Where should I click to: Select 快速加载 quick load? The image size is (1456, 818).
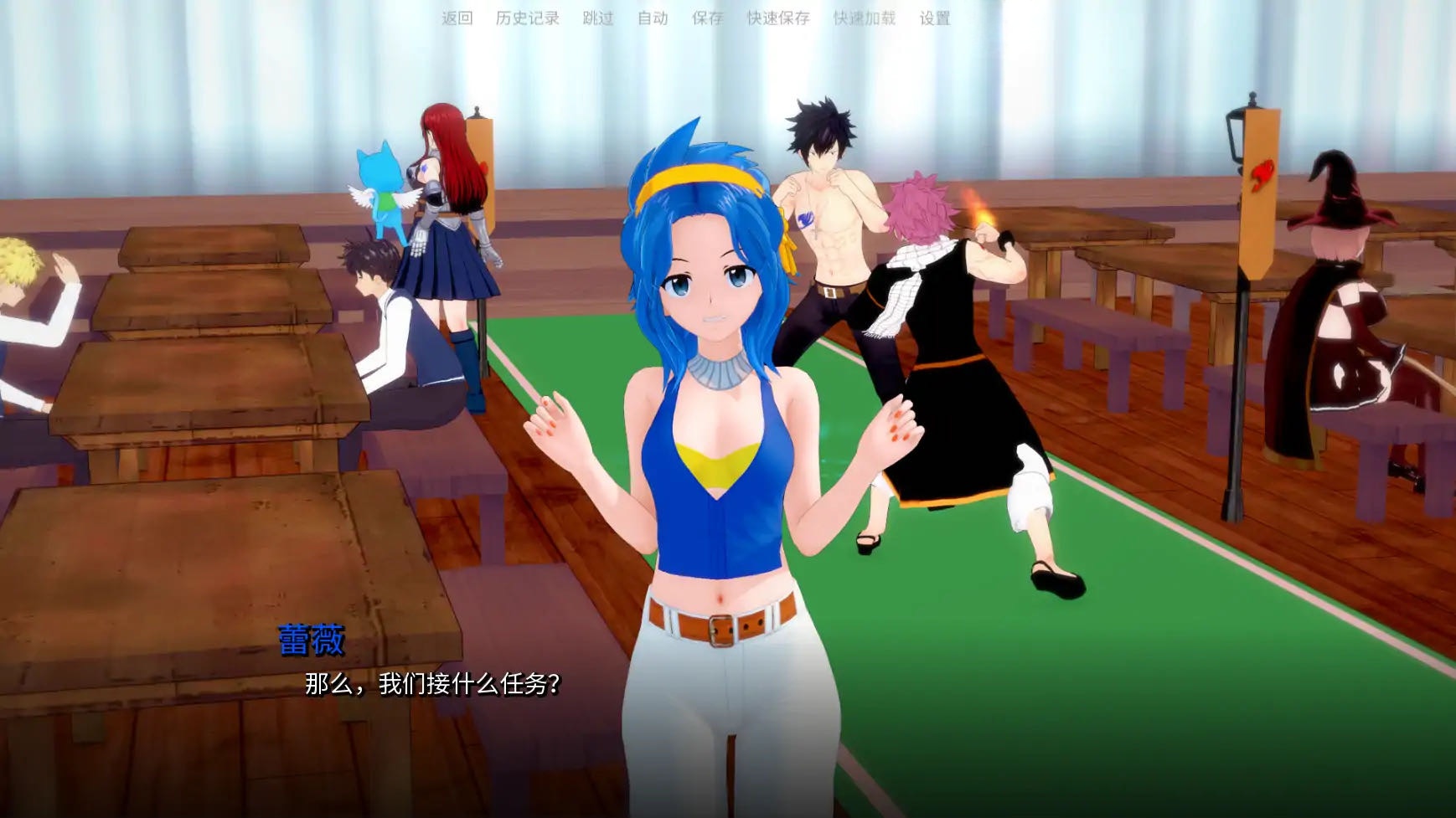pos(865,18)
